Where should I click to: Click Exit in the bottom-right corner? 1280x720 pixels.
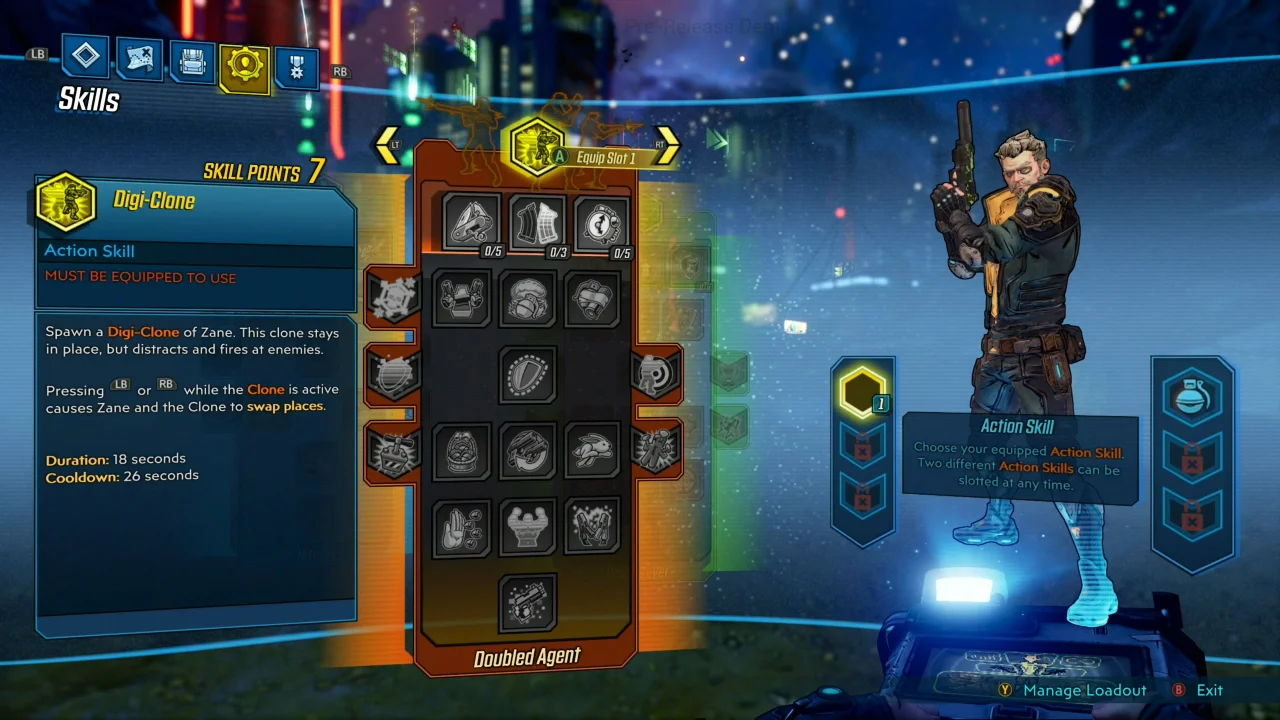(1209, 690)
